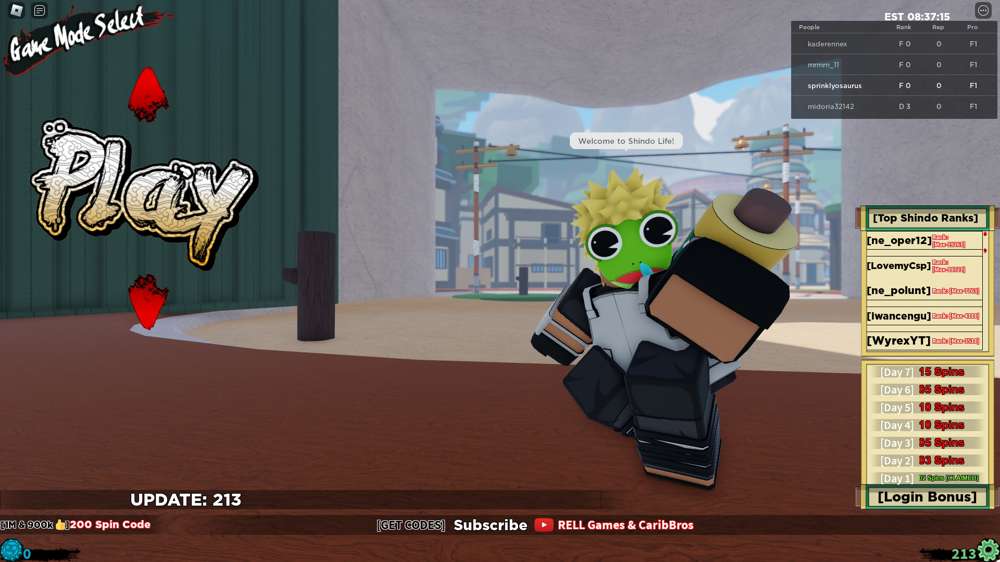Select player sprinklyosaurus in the people list
The height and width of the screenshot is (562, 1000).
tap(834, 86)
